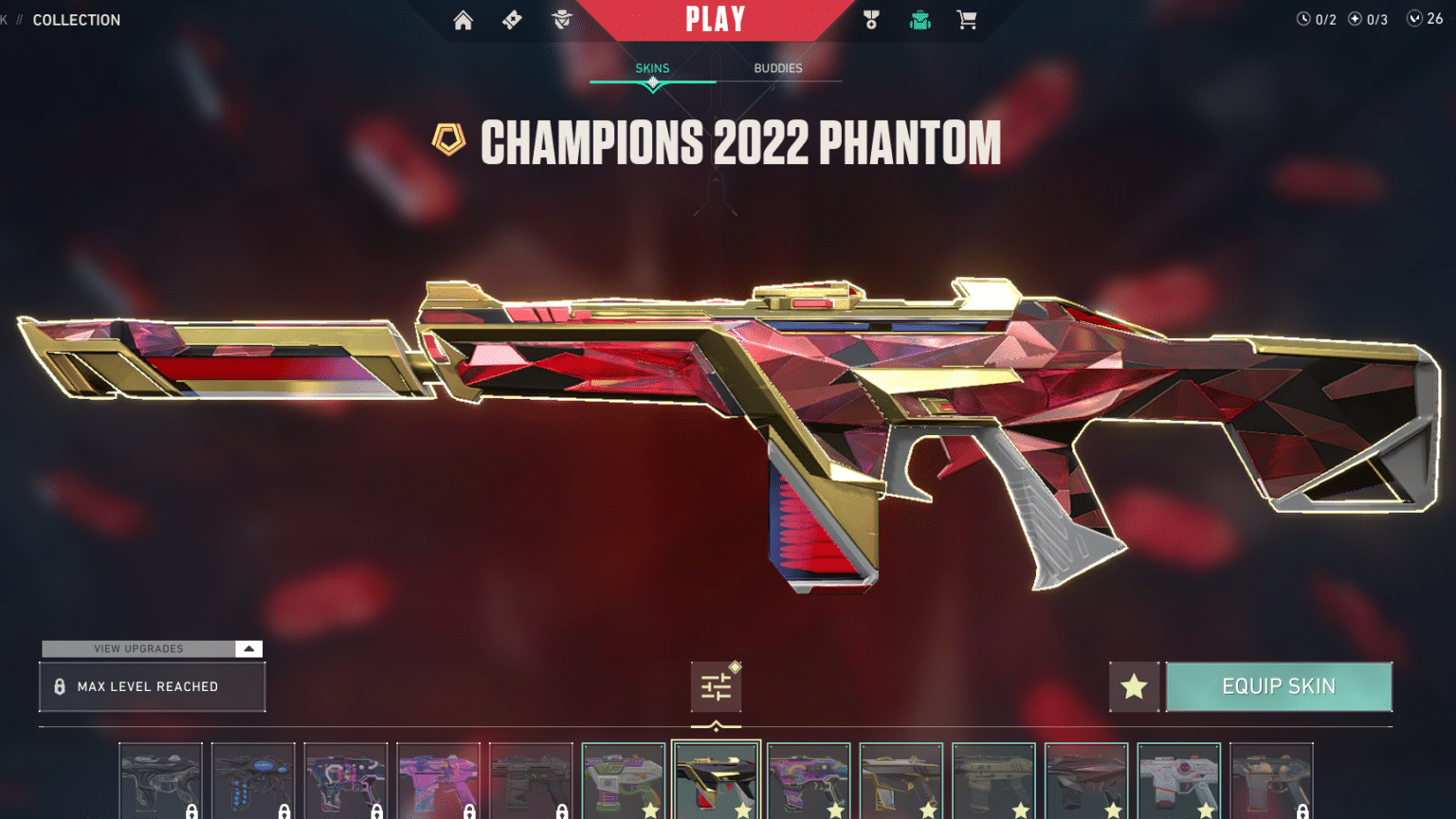
Task: Open VIEW UPGRADES
Action: [137, 648]
